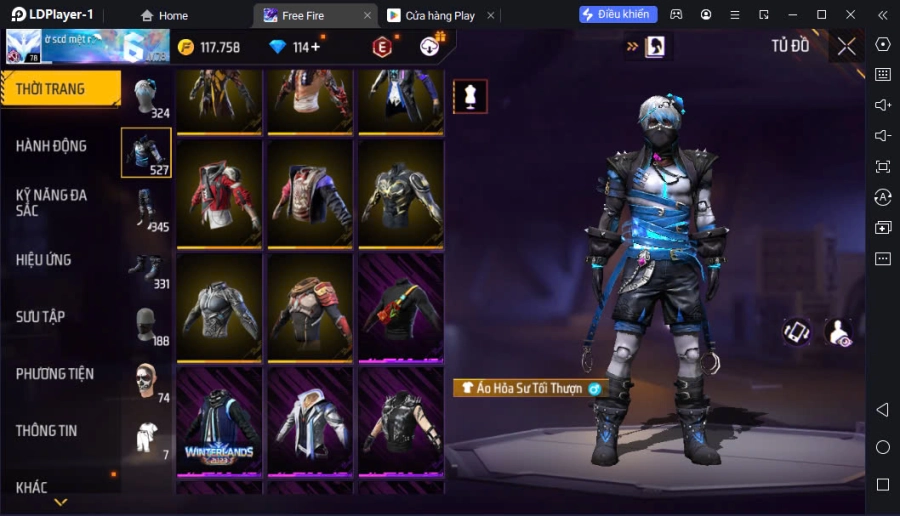The height and width of the screenshot is (516, 900).
Task: Close the TỦ ĐỒ wardrobe screen
Action: [x=846, y=46]
